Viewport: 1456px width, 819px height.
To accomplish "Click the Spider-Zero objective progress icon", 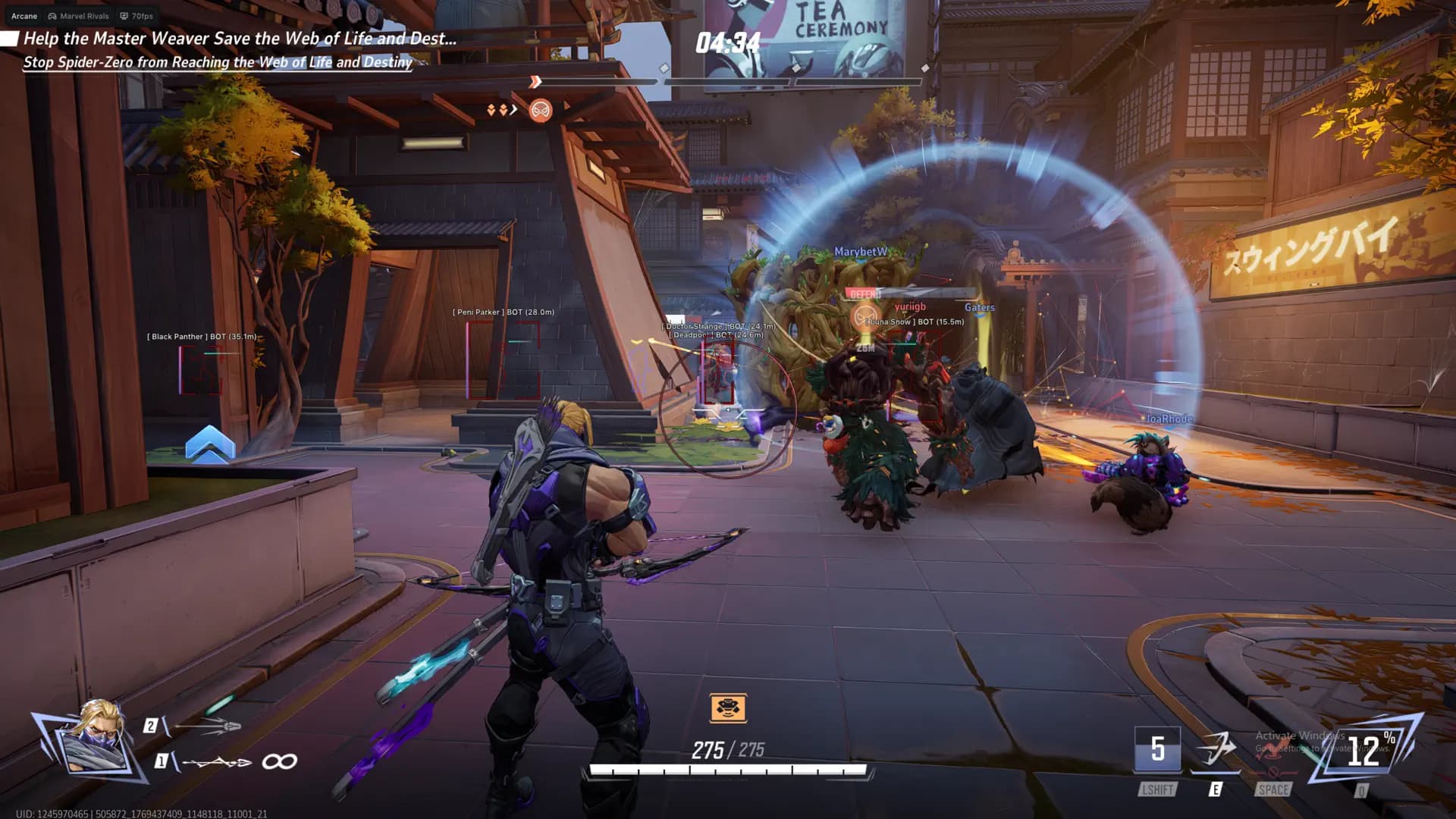I will (x=541, y=111).
